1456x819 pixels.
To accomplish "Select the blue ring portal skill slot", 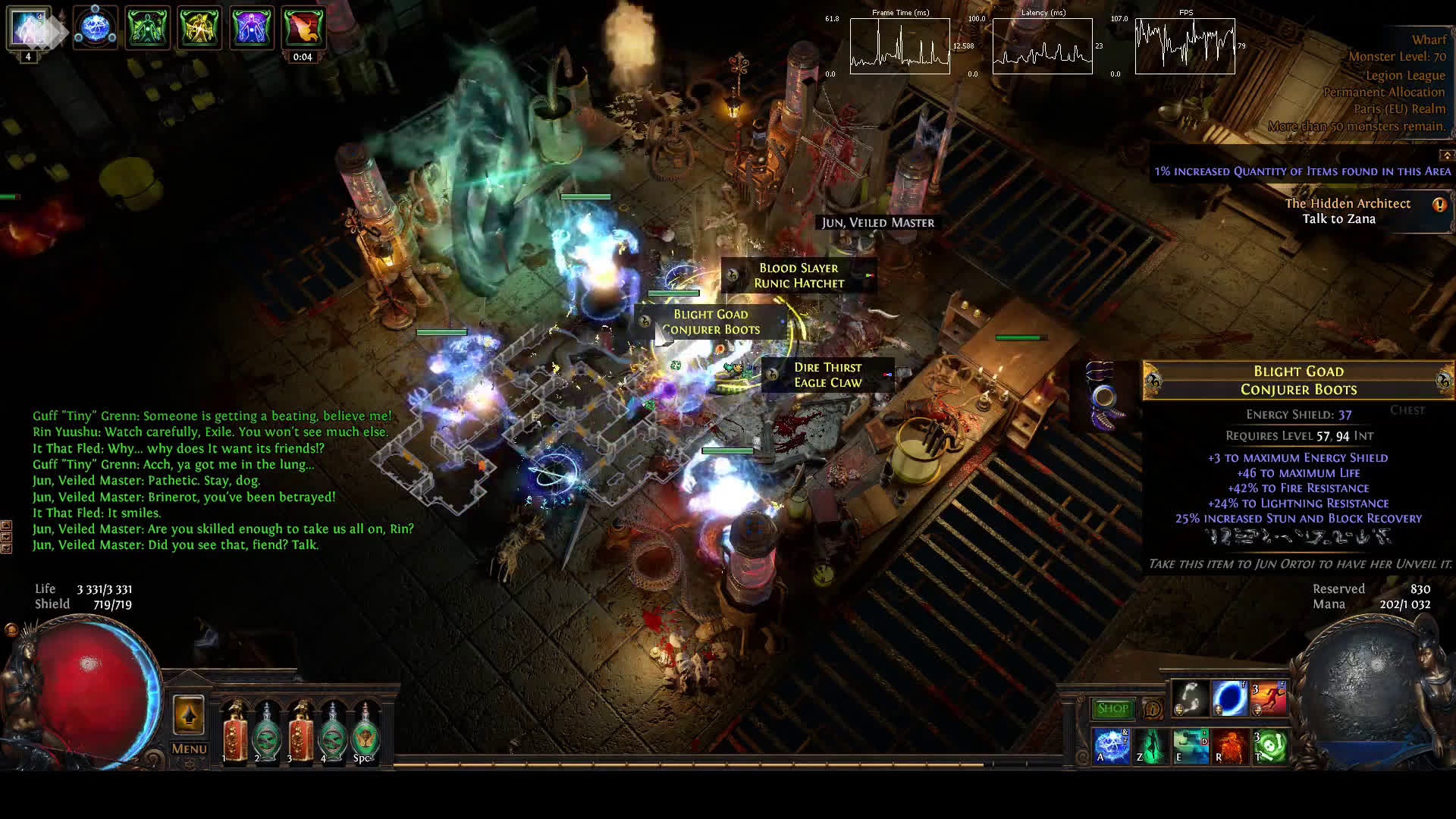I will coord(1228,698).
